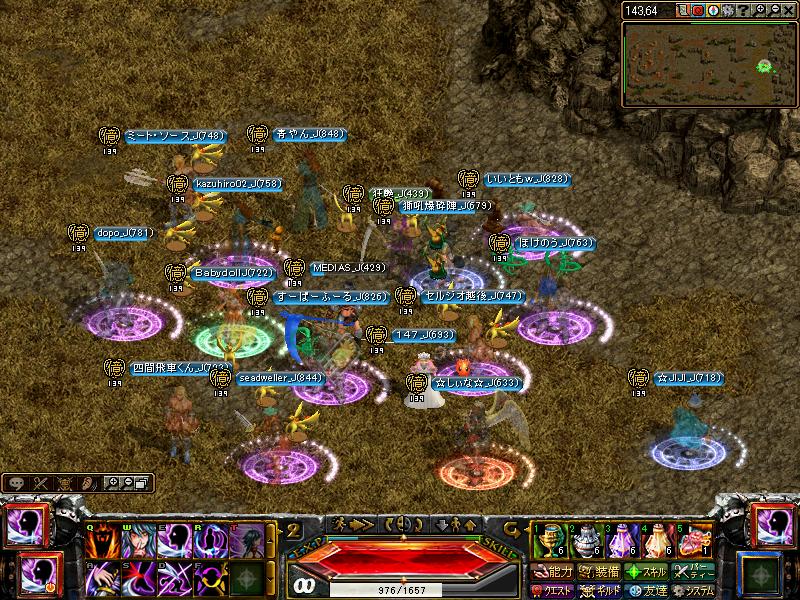Viewport: 800px width, 600px height.
Task: Open the 能力 (abilities) menu
Action: point(553,572)
